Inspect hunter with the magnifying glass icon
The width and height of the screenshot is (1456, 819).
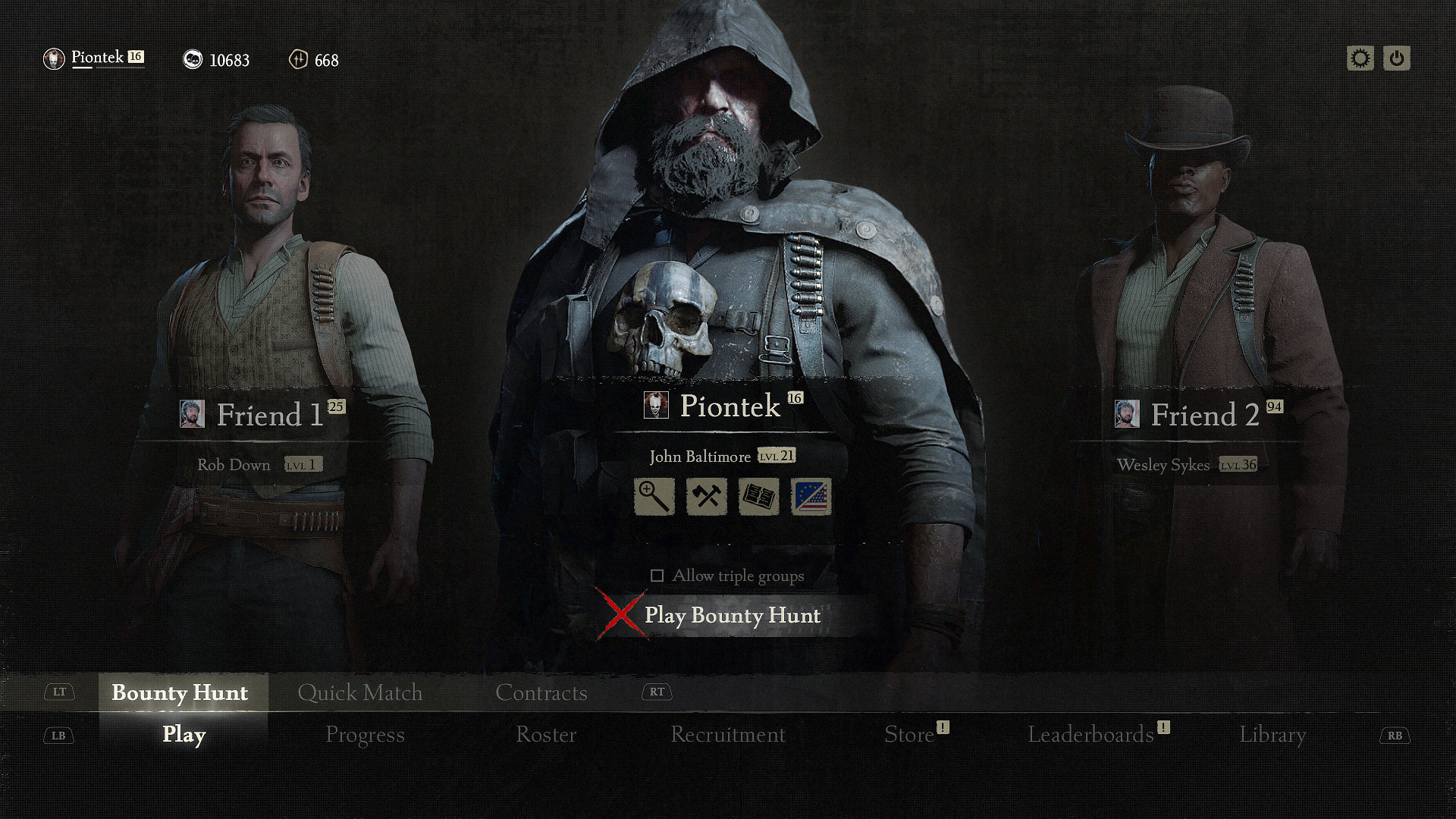[654, 497]
